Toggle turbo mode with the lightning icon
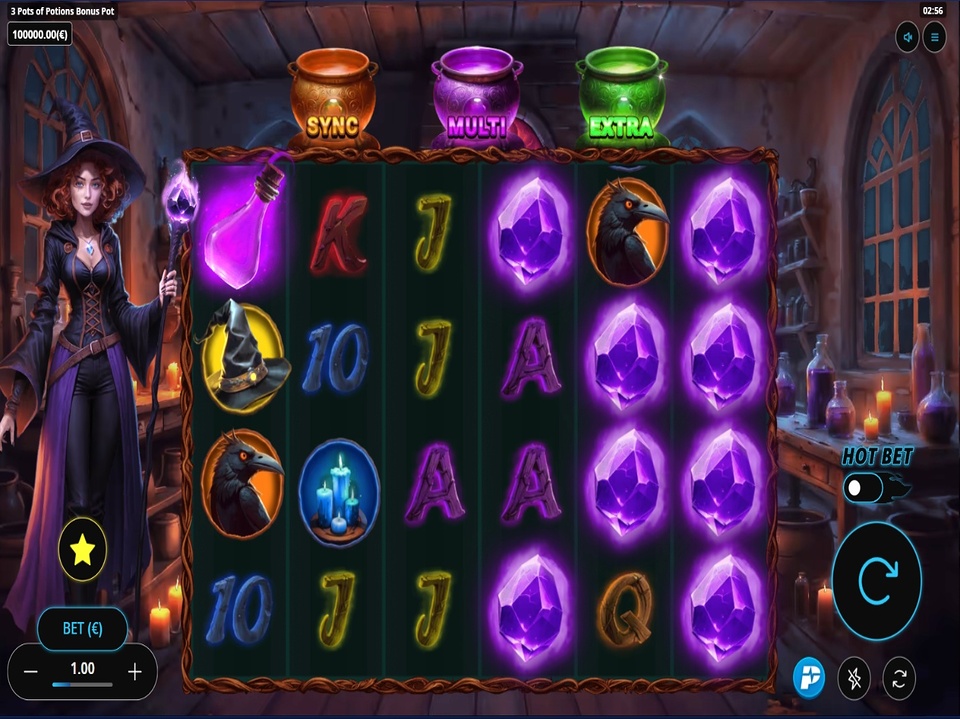This screenshot has height=719, width=960. (x=854, y=678)
